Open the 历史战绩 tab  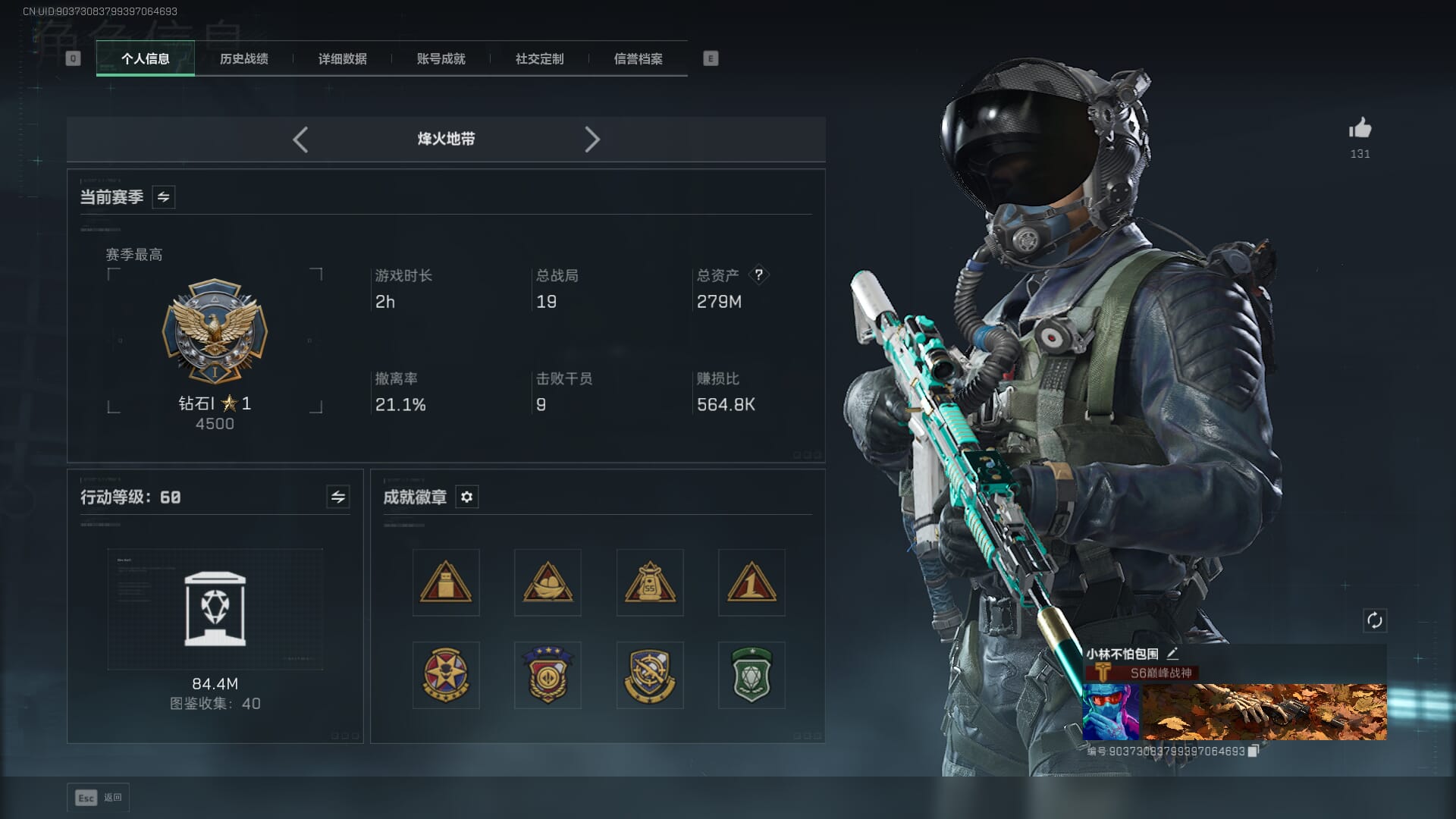tap(243, 59)
